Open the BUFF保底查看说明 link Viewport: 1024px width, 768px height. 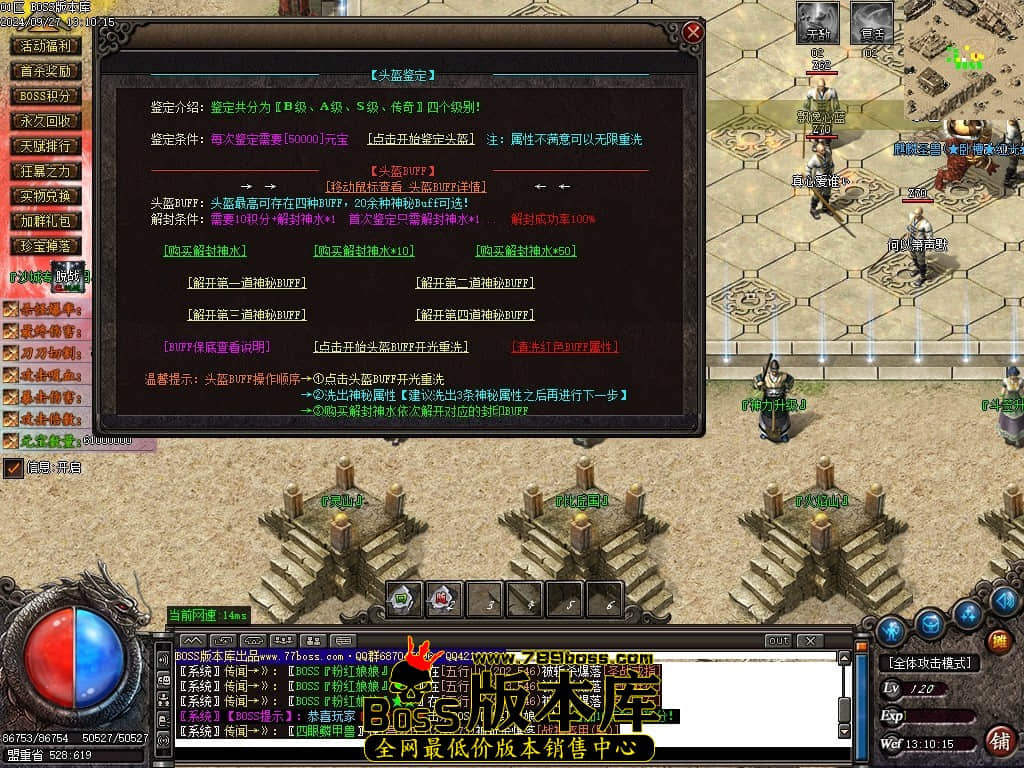[217, 347]
